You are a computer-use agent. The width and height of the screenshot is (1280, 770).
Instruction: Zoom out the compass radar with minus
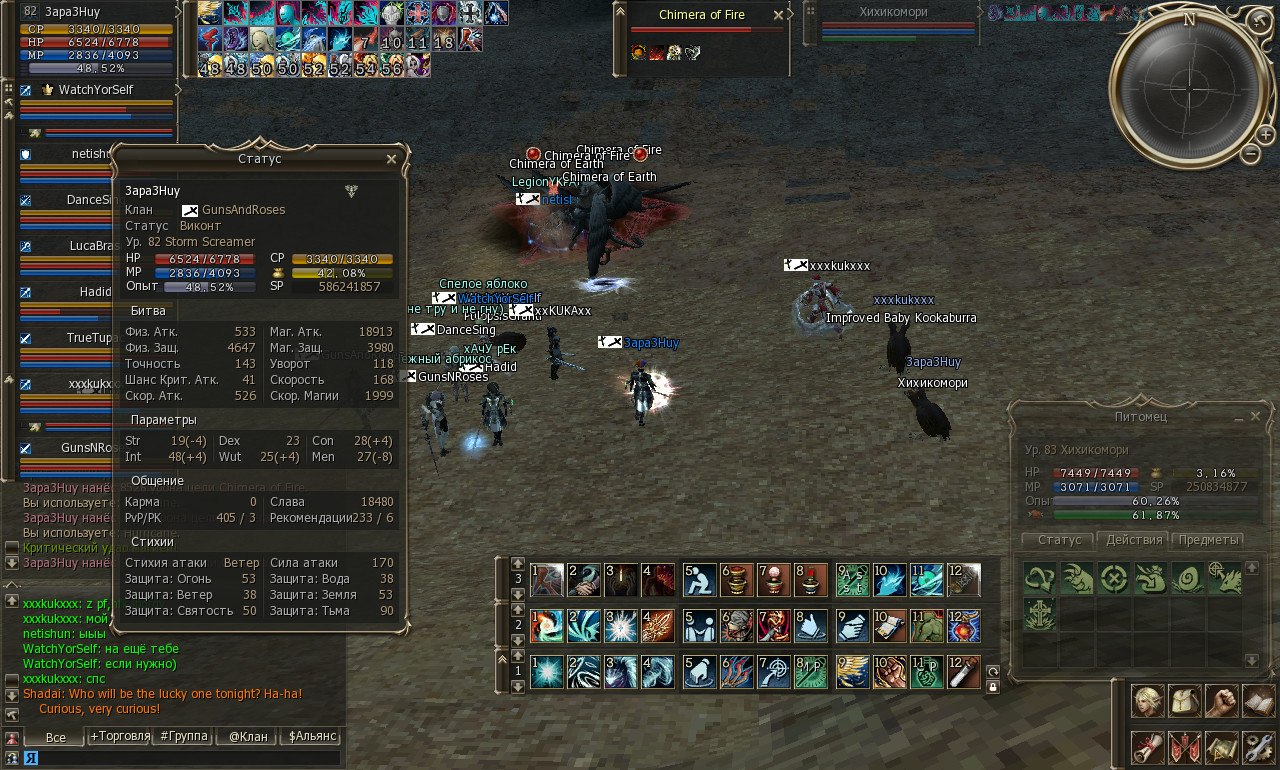(x=1251, y=154)
